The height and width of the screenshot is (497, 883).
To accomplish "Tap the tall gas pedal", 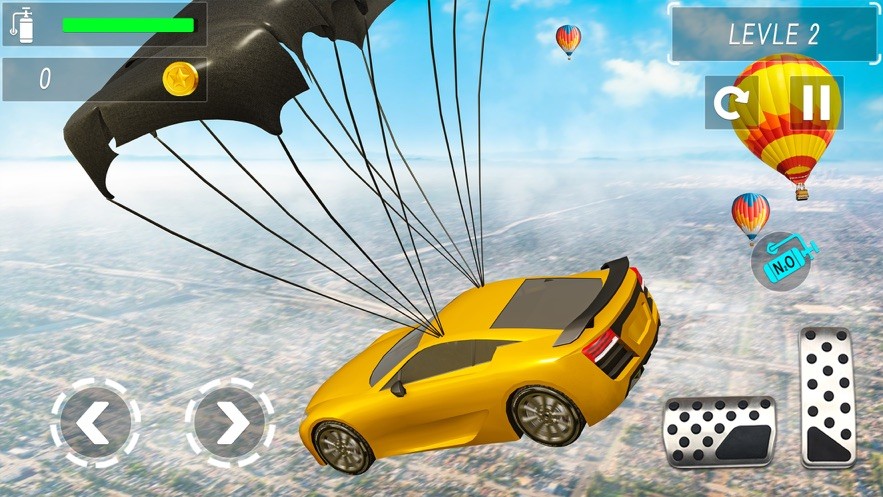I will point(826,397).
